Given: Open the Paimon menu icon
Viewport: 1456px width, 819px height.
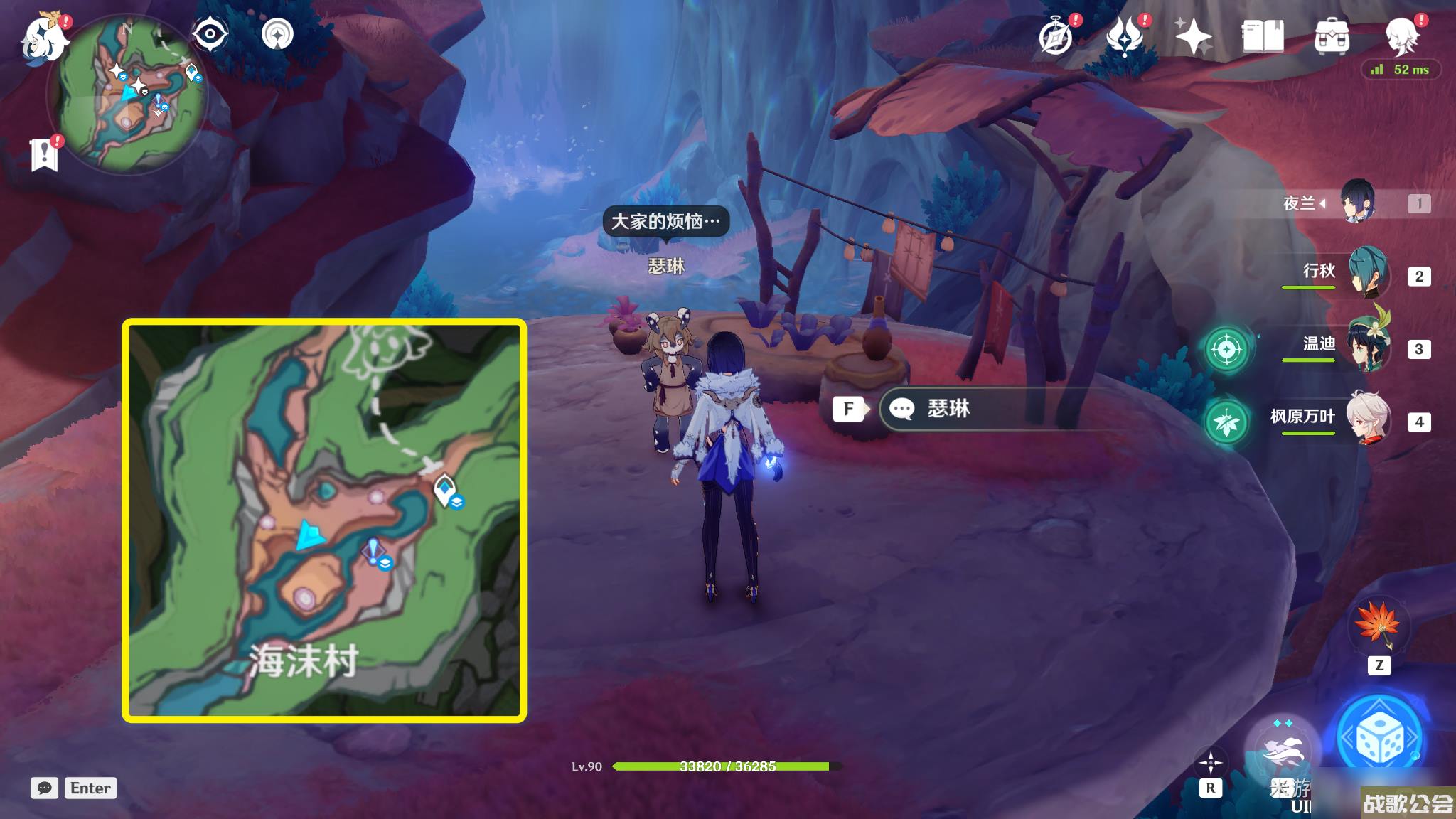Looking at the screenshot, I should [x=44, y=41].
